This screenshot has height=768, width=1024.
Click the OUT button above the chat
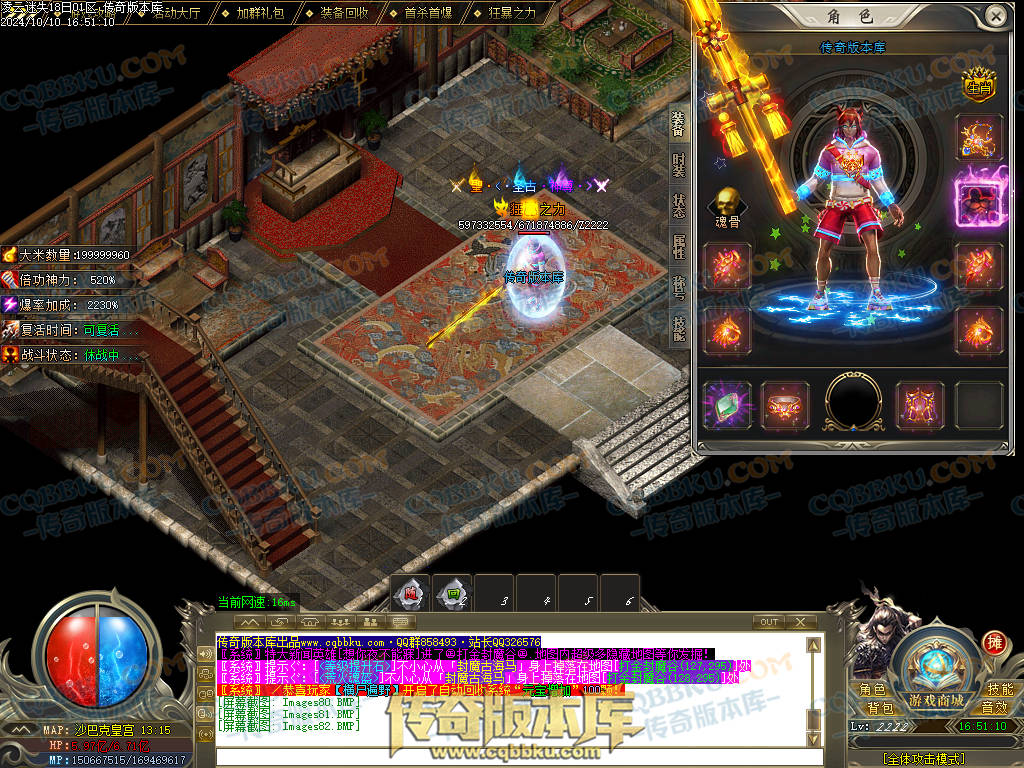click(768, 622)
